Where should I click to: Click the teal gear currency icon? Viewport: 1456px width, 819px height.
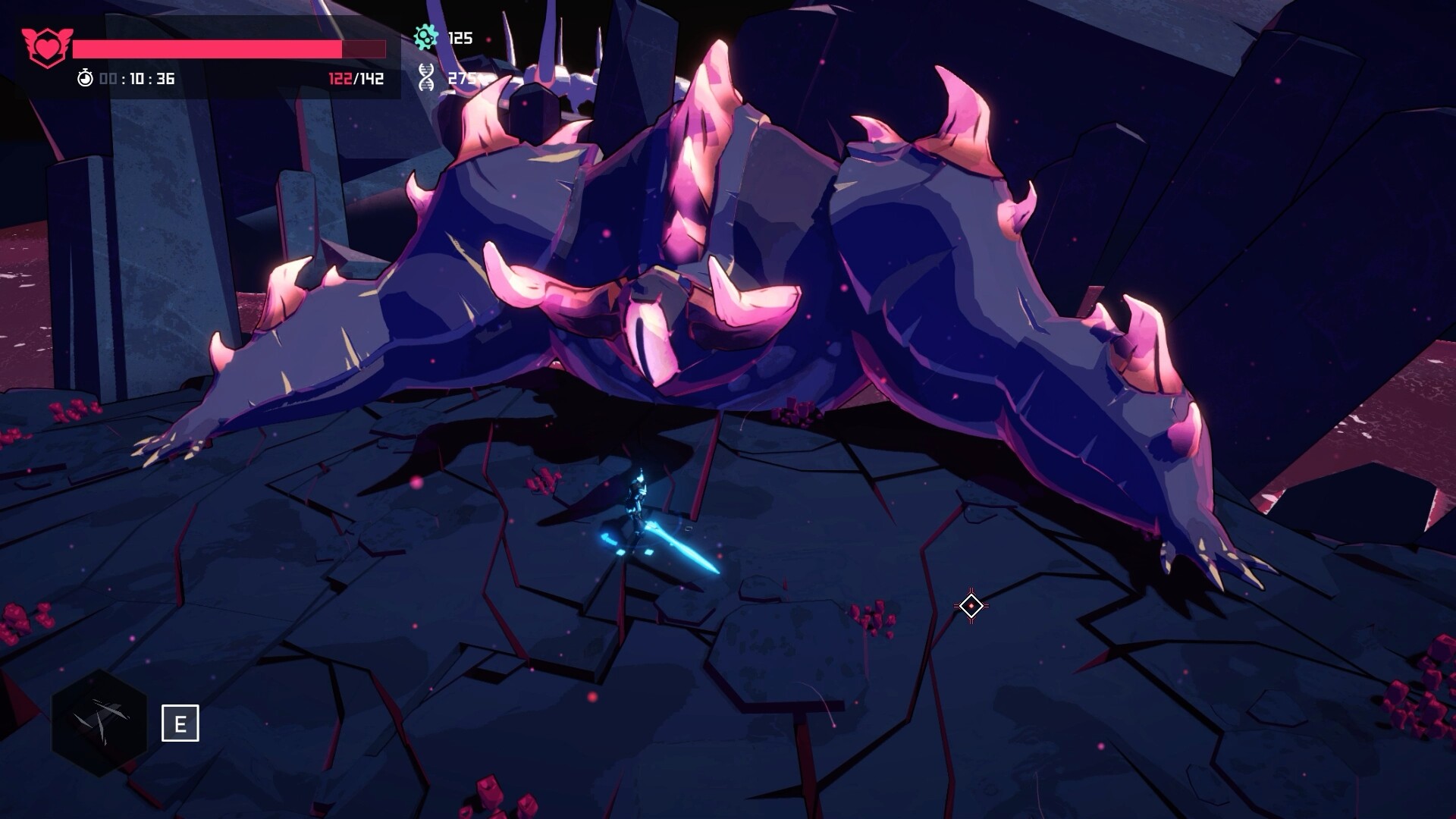click(x=426, y=36)
